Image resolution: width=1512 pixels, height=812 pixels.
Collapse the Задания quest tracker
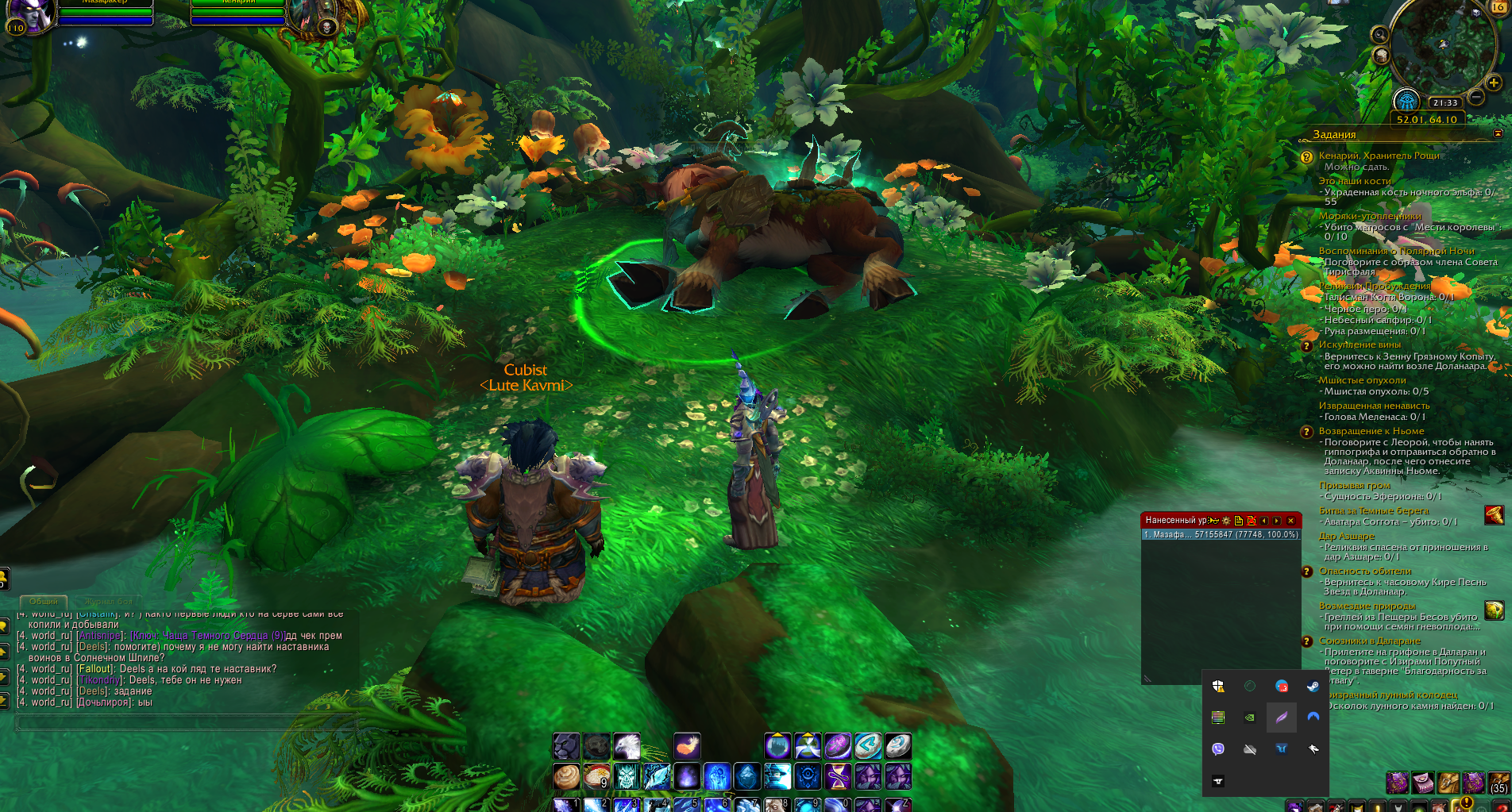point(1498,134)
